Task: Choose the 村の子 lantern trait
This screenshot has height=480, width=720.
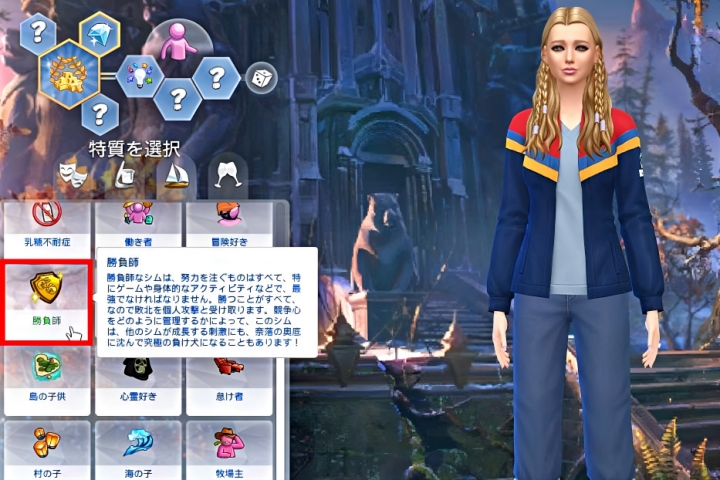Action: point(47,448)
